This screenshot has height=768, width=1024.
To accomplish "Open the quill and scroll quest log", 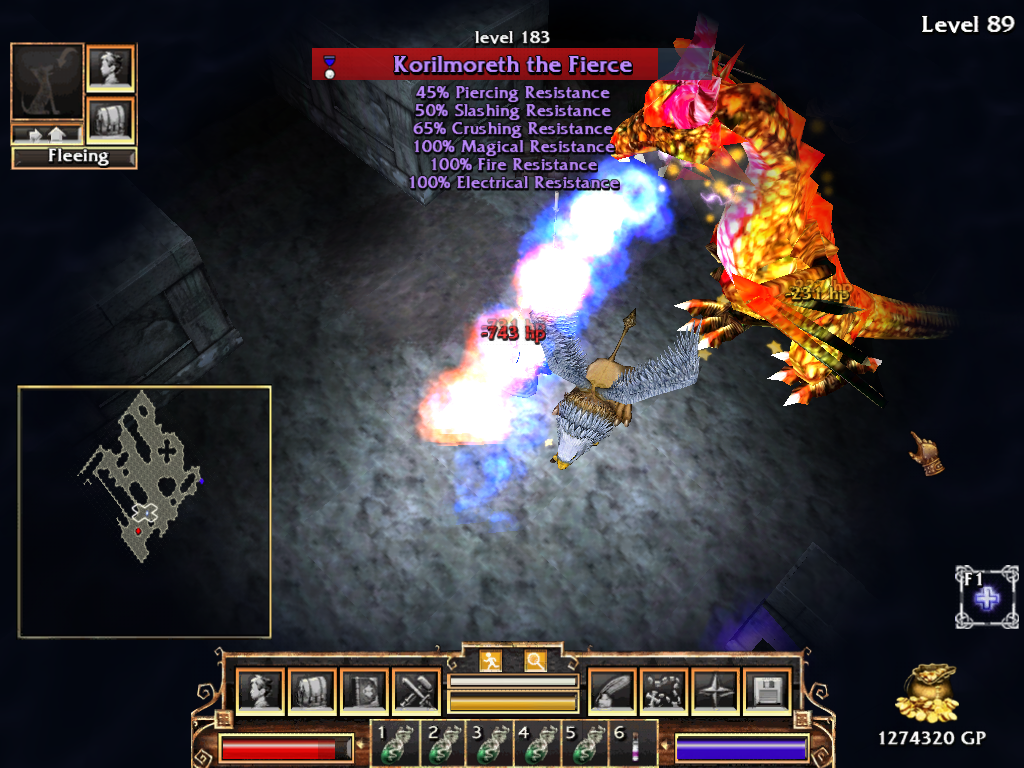I will [x=611, y=691].
